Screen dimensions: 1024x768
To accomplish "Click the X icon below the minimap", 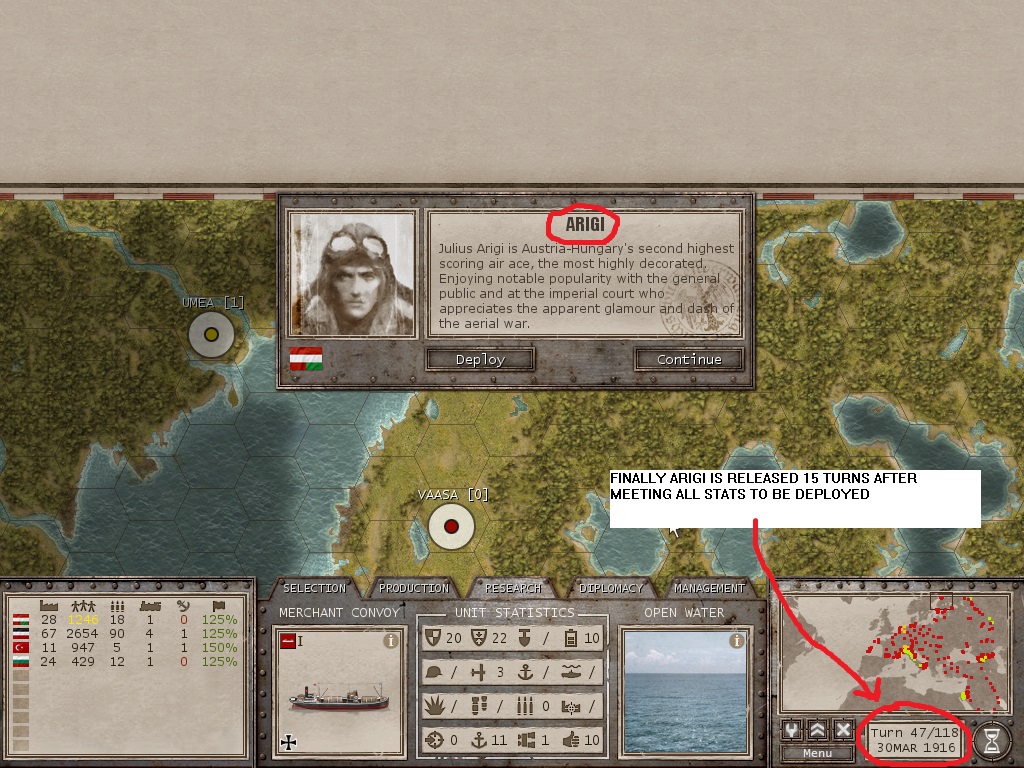I will [x=843, y=731].
